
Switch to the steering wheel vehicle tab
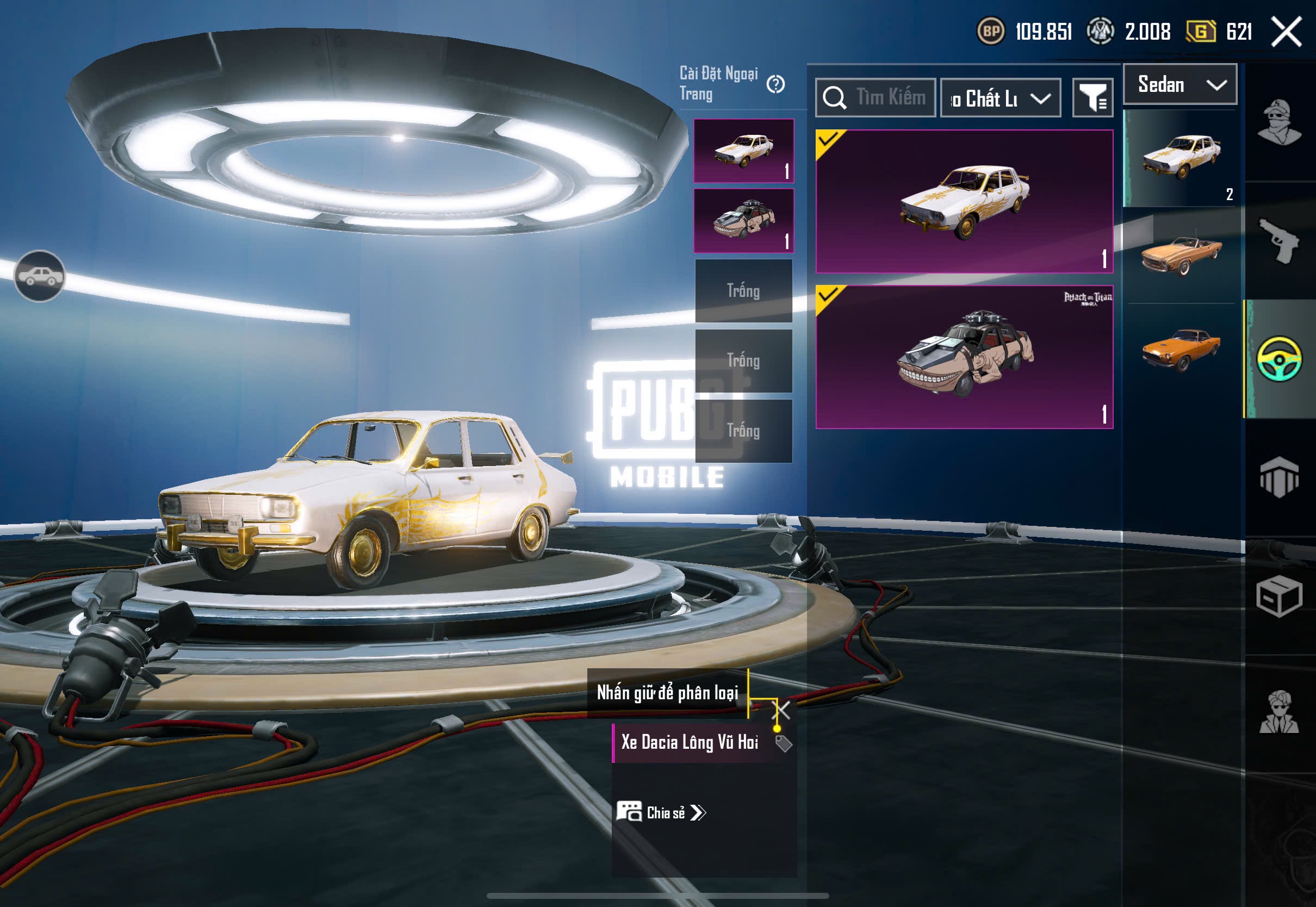click(x=1280, y=358)
